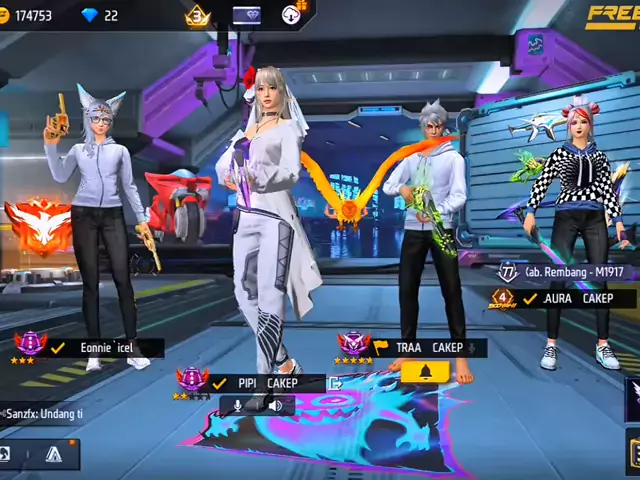Select the PIPI CAKEP player name tag

point(268,382)
